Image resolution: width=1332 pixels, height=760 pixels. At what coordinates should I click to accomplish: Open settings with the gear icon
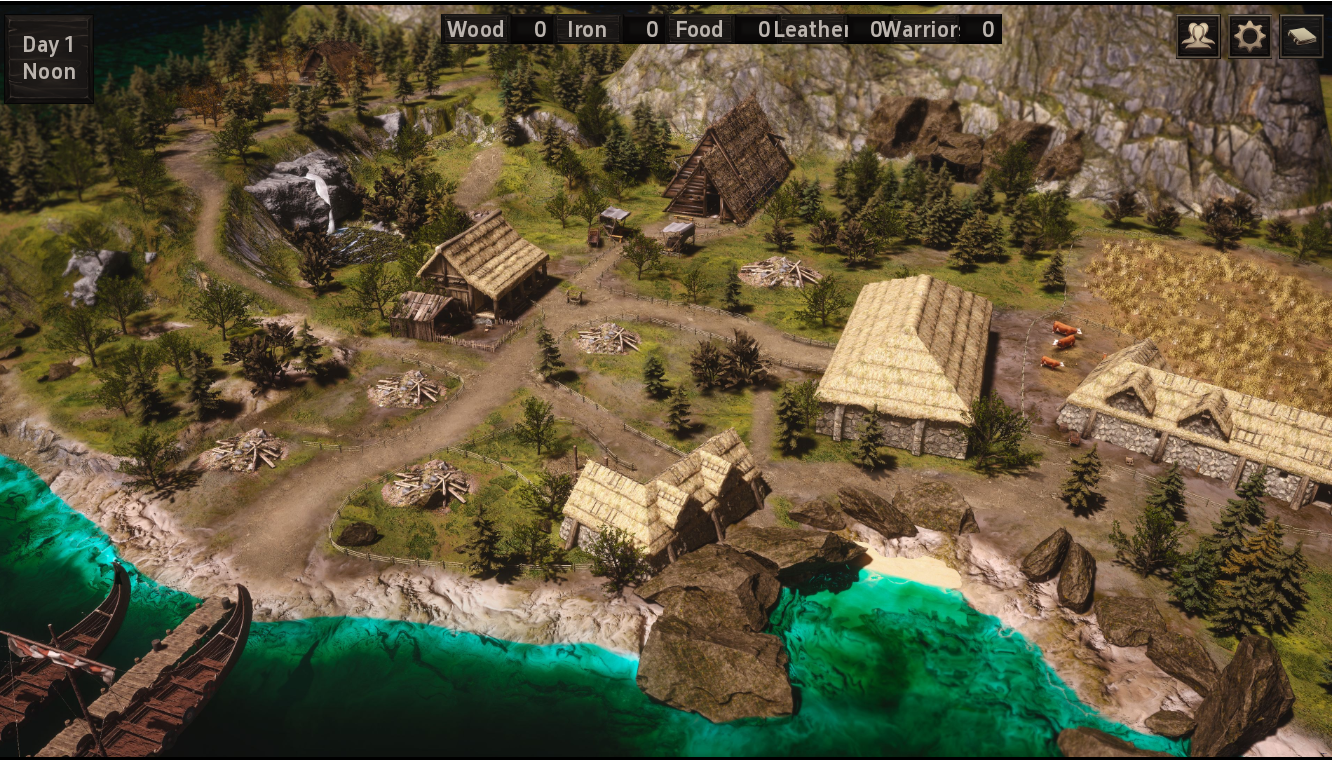coord(1249,38)
